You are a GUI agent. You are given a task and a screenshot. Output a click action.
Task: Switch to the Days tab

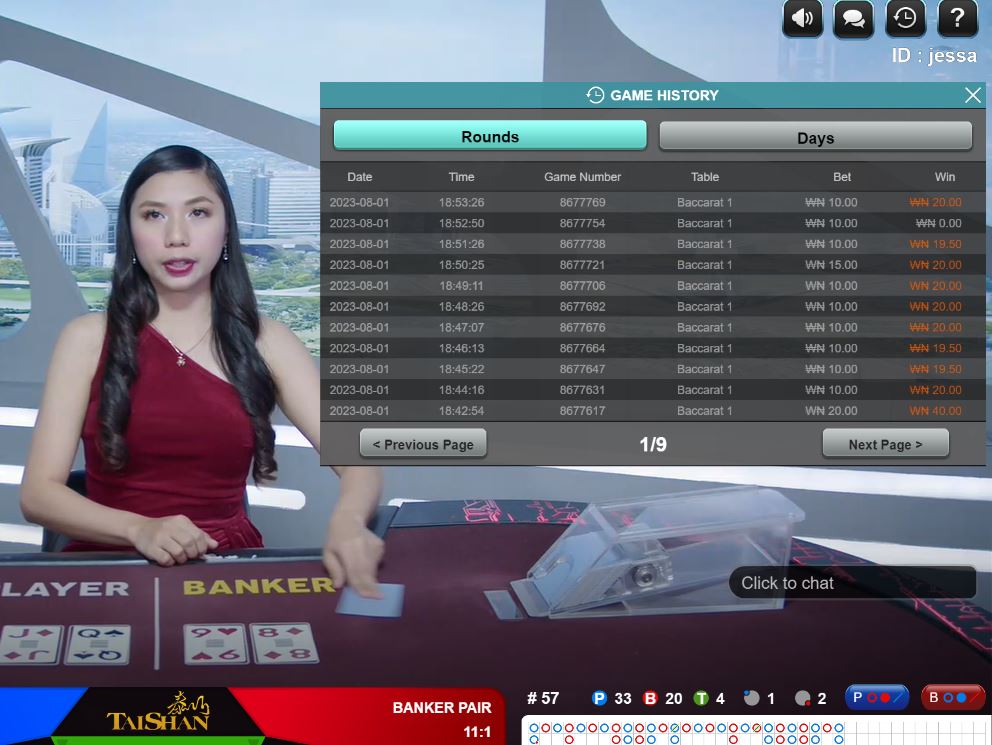click(x=815, y=137)
